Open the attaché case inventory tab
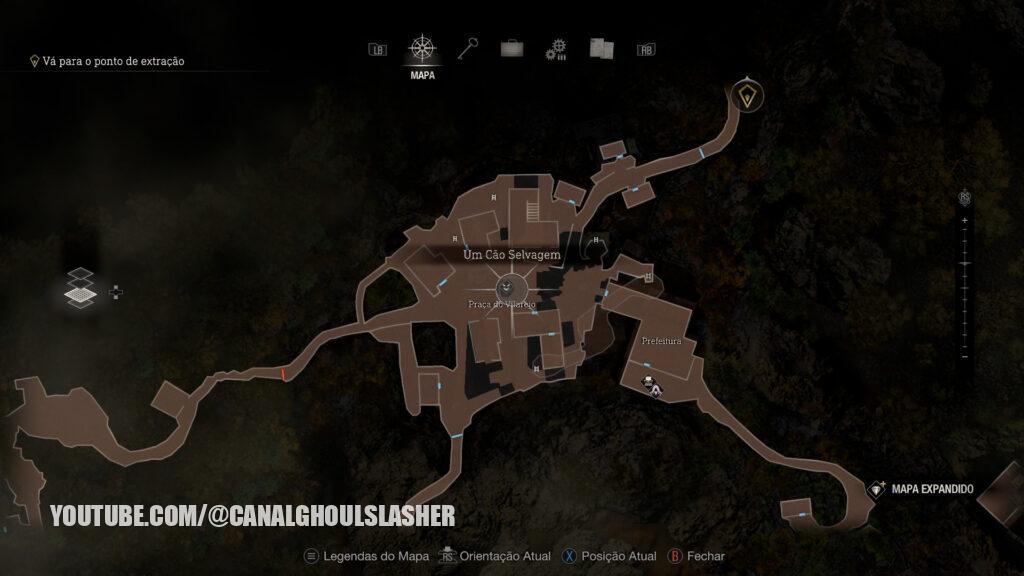This screenshot has height=576, width=1024. tap(512, 49)
